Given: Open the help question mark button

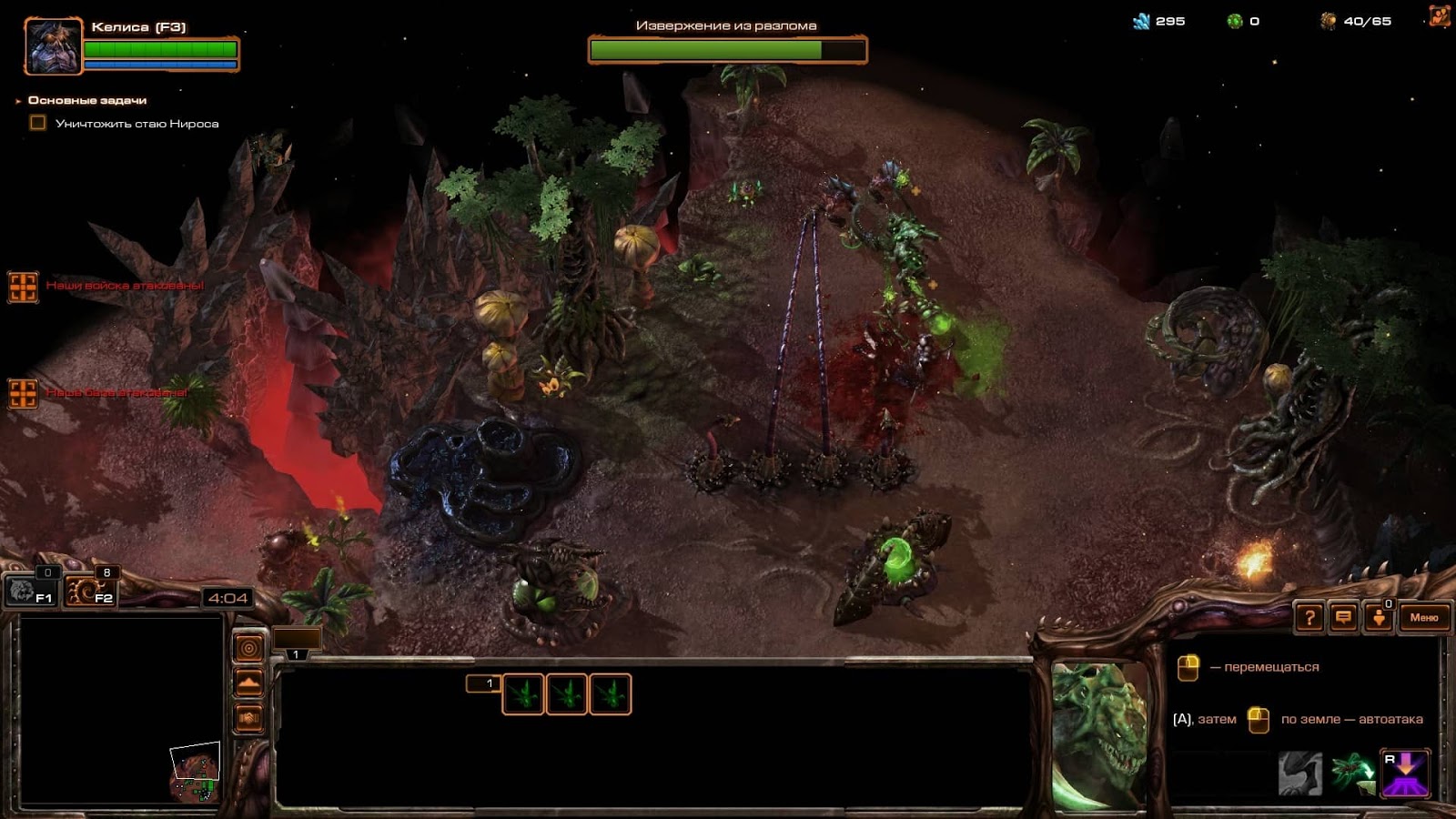Looking at the screenshot, I should [1309, 618].
